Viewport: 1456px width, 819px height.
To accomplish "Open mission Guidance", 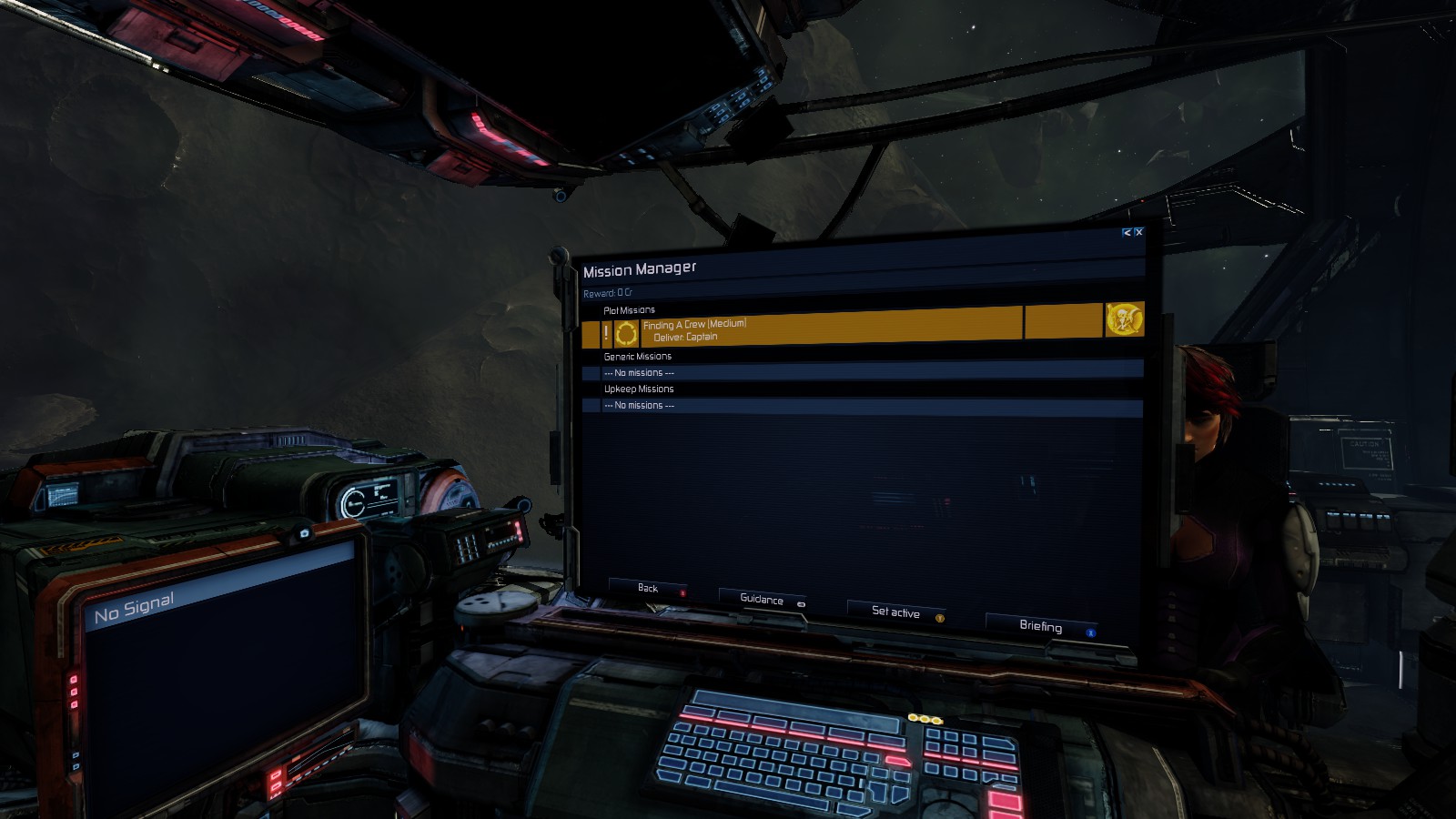I will coord(762,600).
